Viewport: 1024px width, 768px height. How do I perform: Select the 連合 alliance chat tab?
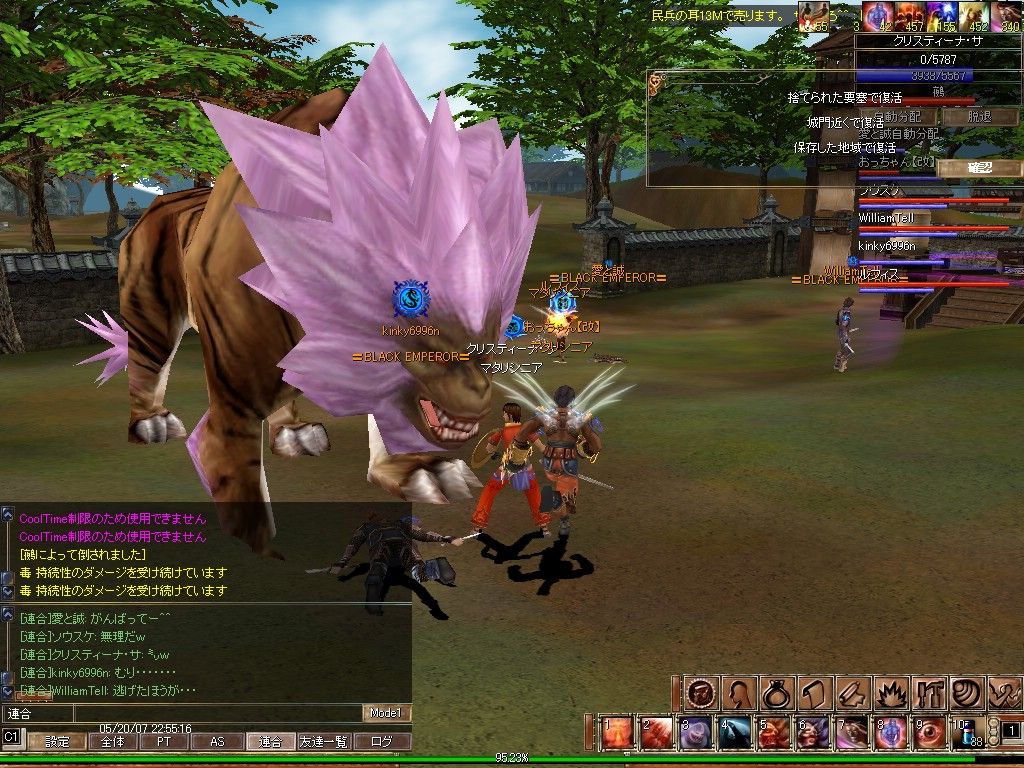271,742
